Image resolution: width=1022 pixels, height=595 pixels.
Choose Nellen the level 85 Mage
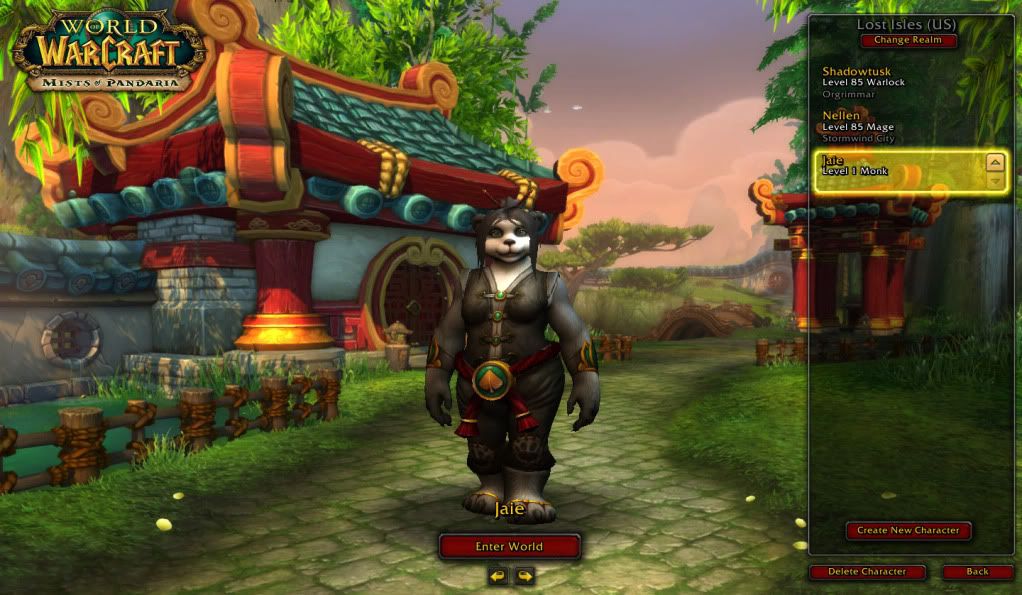(x=880, y=127)
